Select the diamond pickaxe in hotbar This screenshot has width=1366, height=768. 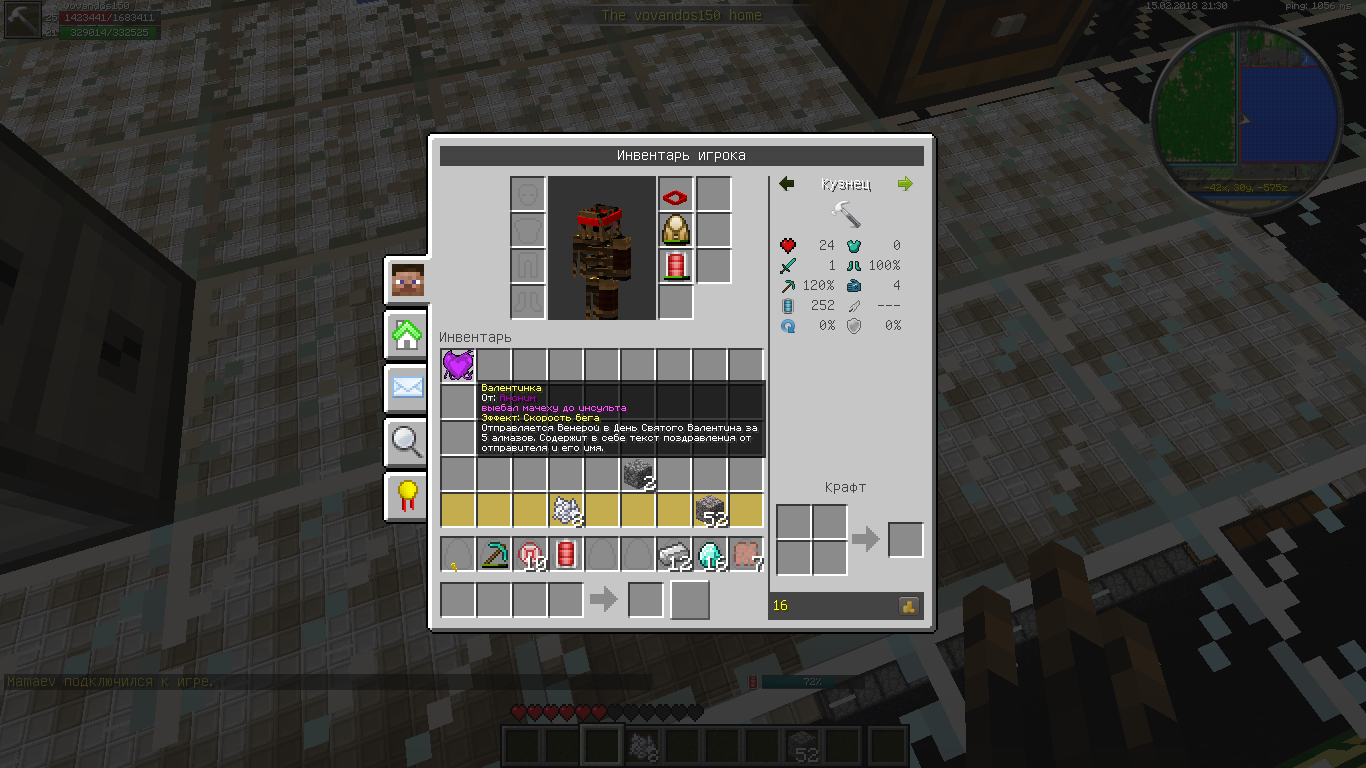coord(494,554)
